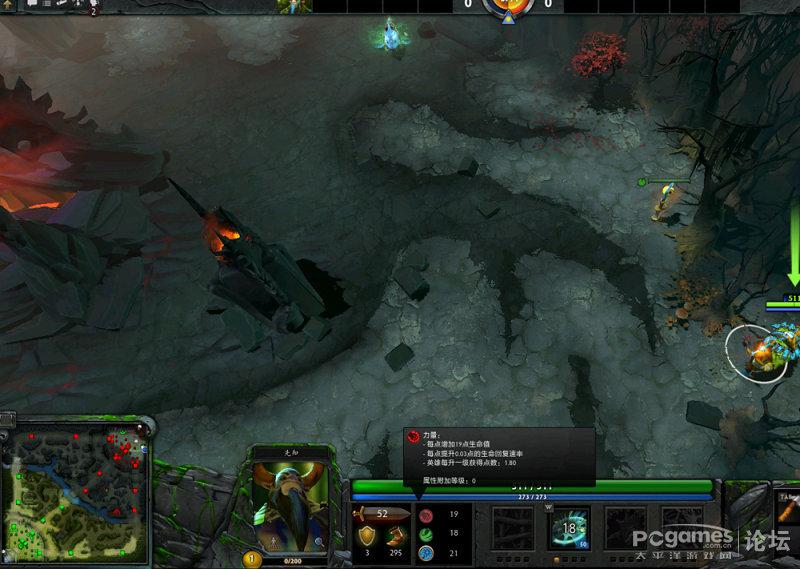Click the red strength attribute icon
The image size is (800, 569).
point(425,514)
